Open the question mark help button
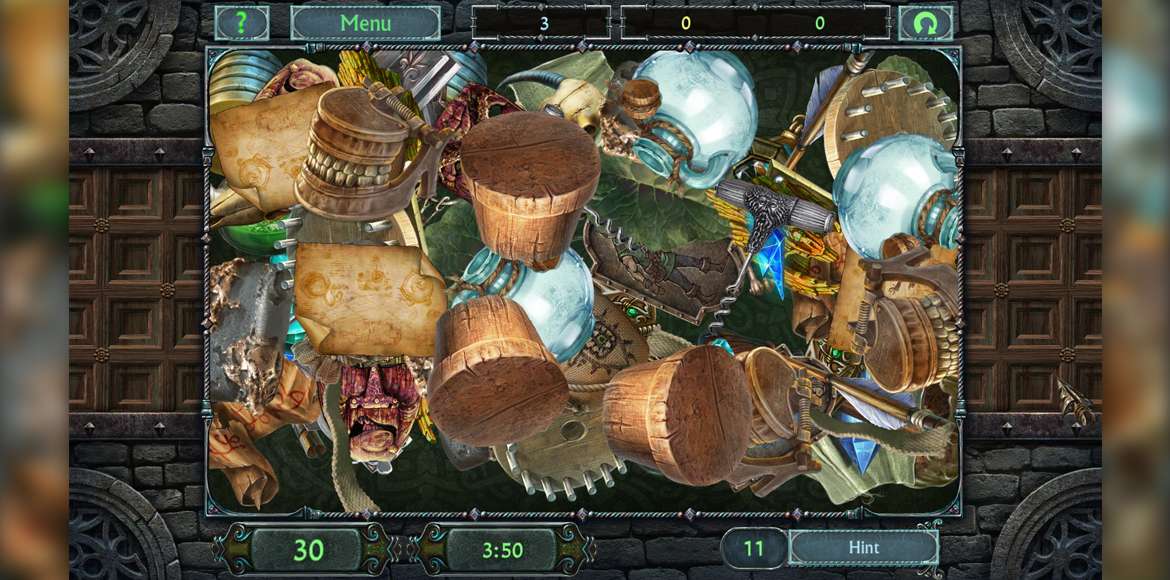Viewport: 1170px width, 580px height. click(242, 22)
